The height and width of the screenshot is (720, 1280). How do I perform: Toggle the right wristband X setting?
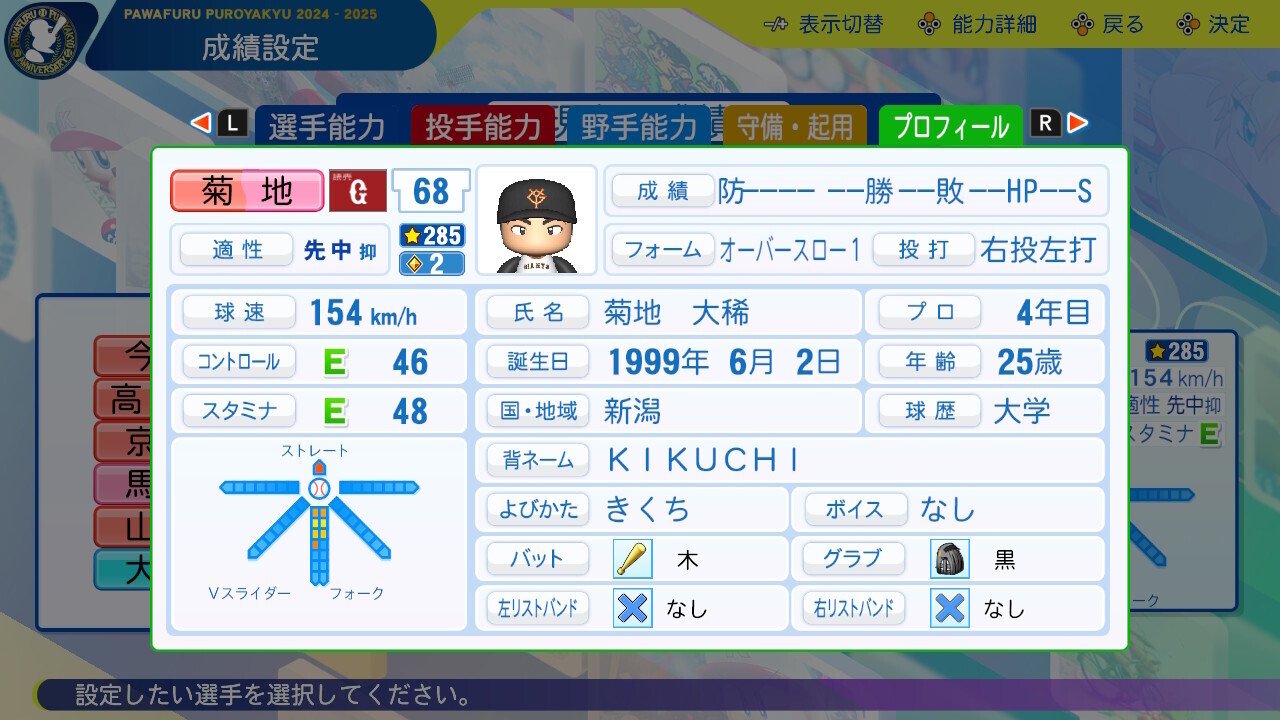948,609
